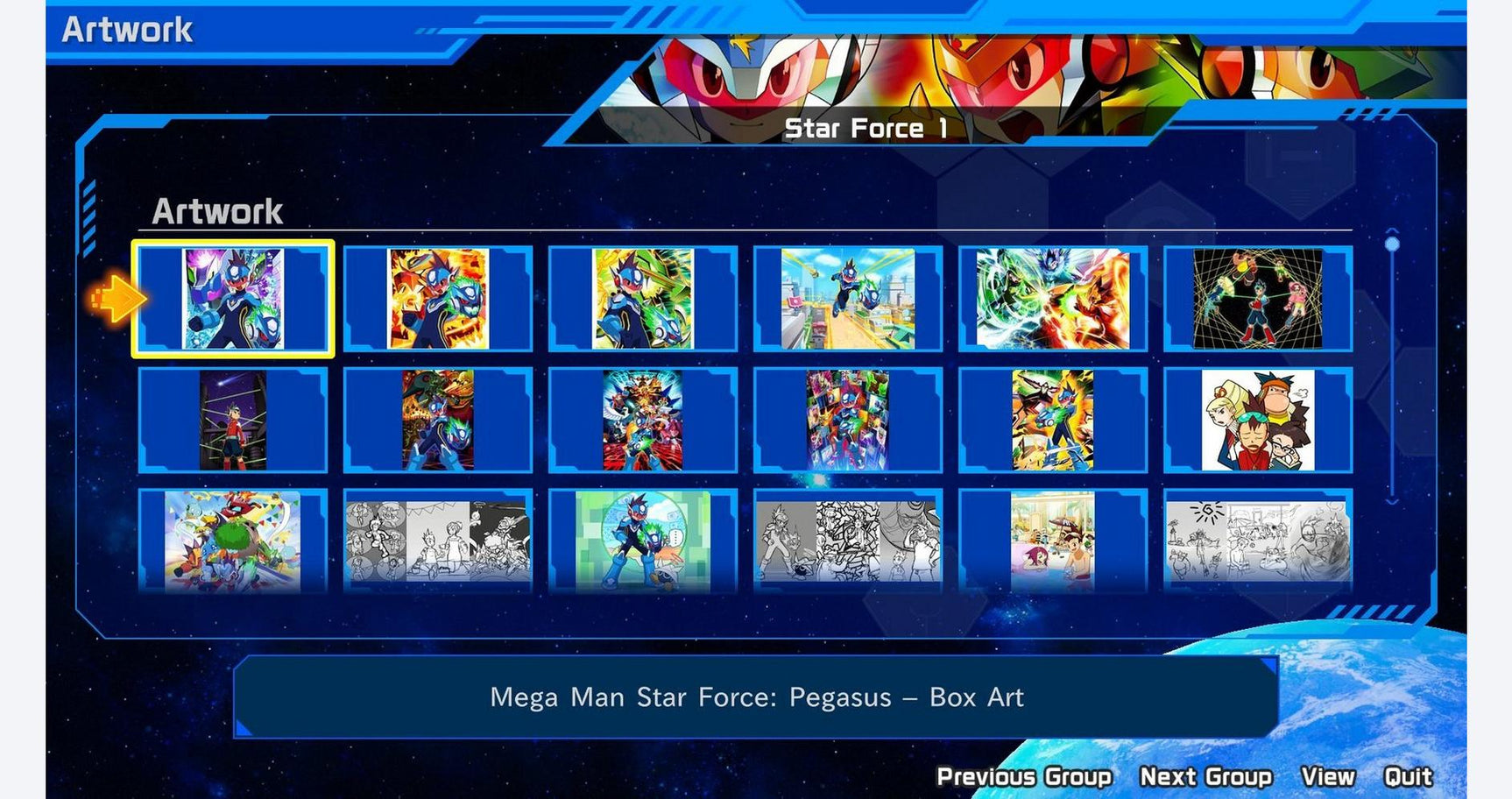The height and width of the screenshot is (799, 1512).
Task: Select the Omega-Xis transformation artwork thumbnail
Action: pyautogui.click(x=437, y=417)
